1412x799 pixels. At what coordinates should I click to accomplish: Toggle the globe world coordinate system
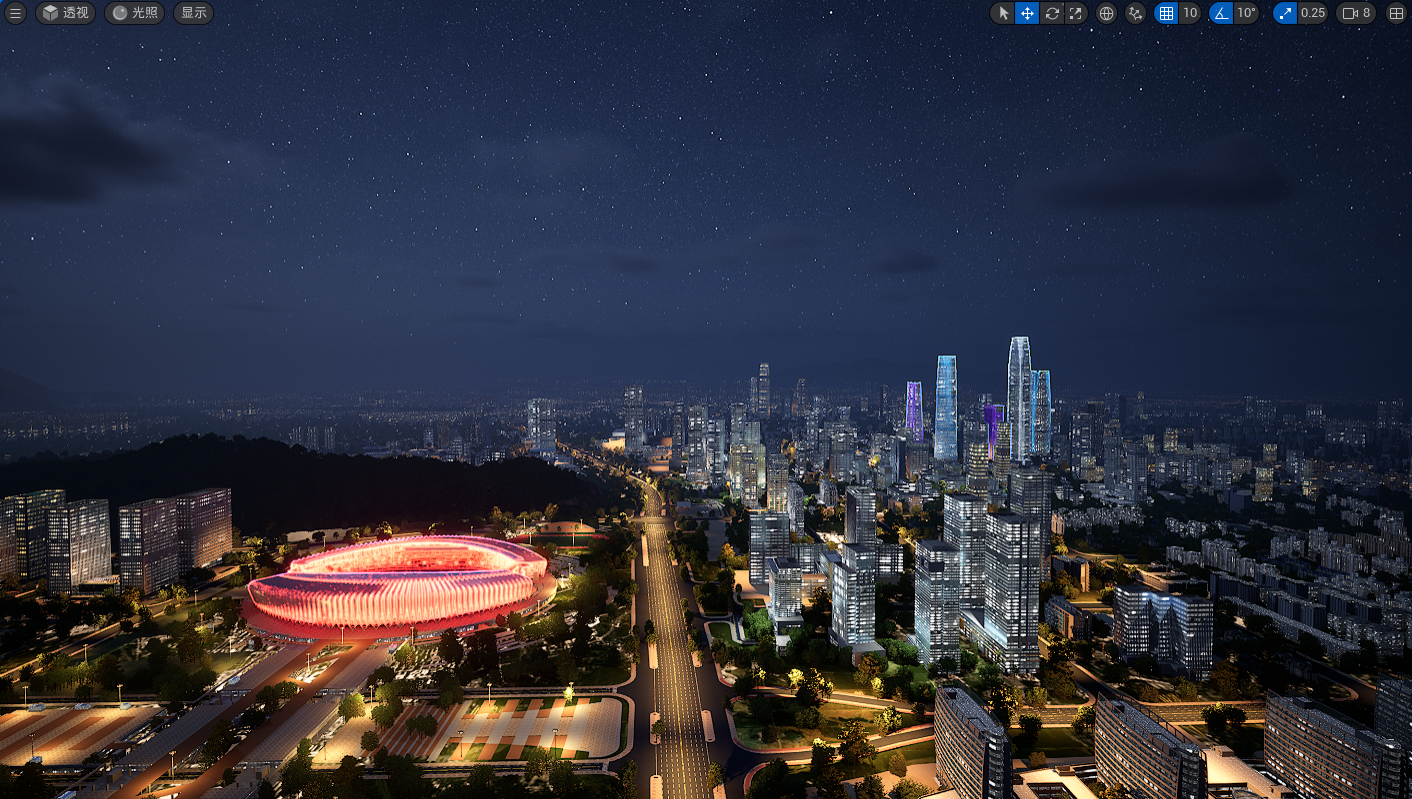tap(1106, 13)
